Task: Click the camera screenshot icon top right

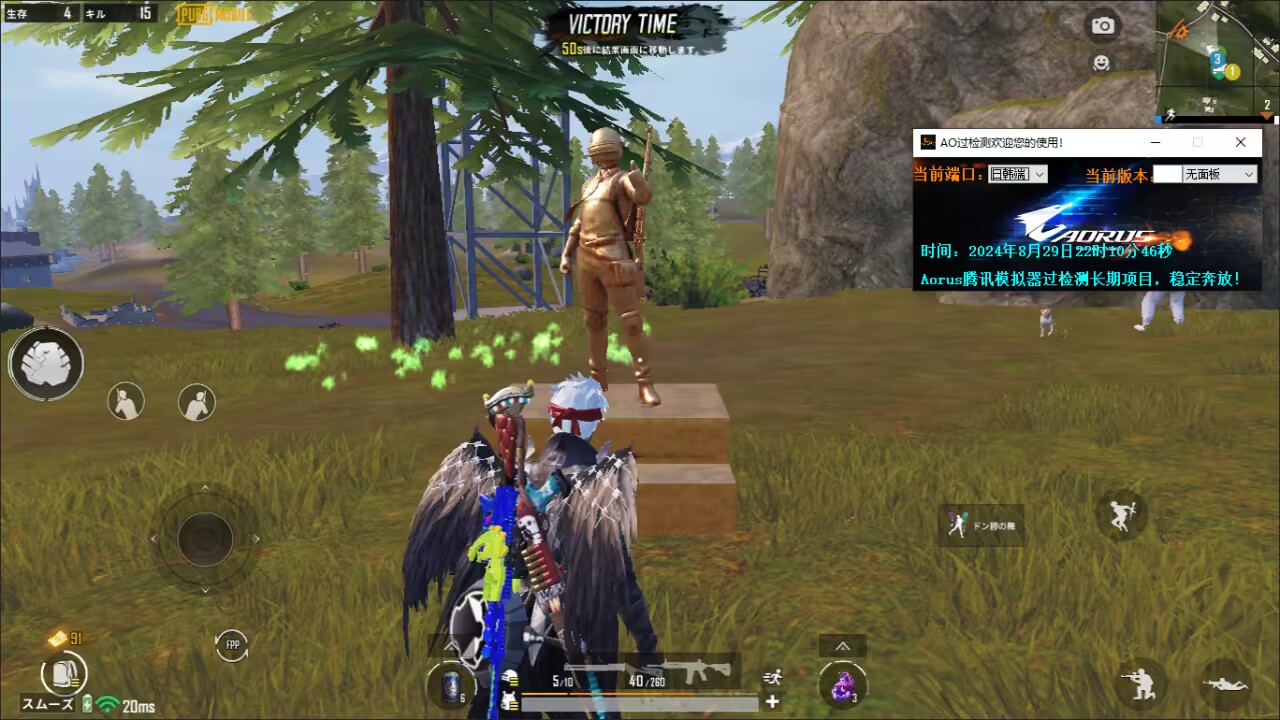Action: tap(1102, 26)
